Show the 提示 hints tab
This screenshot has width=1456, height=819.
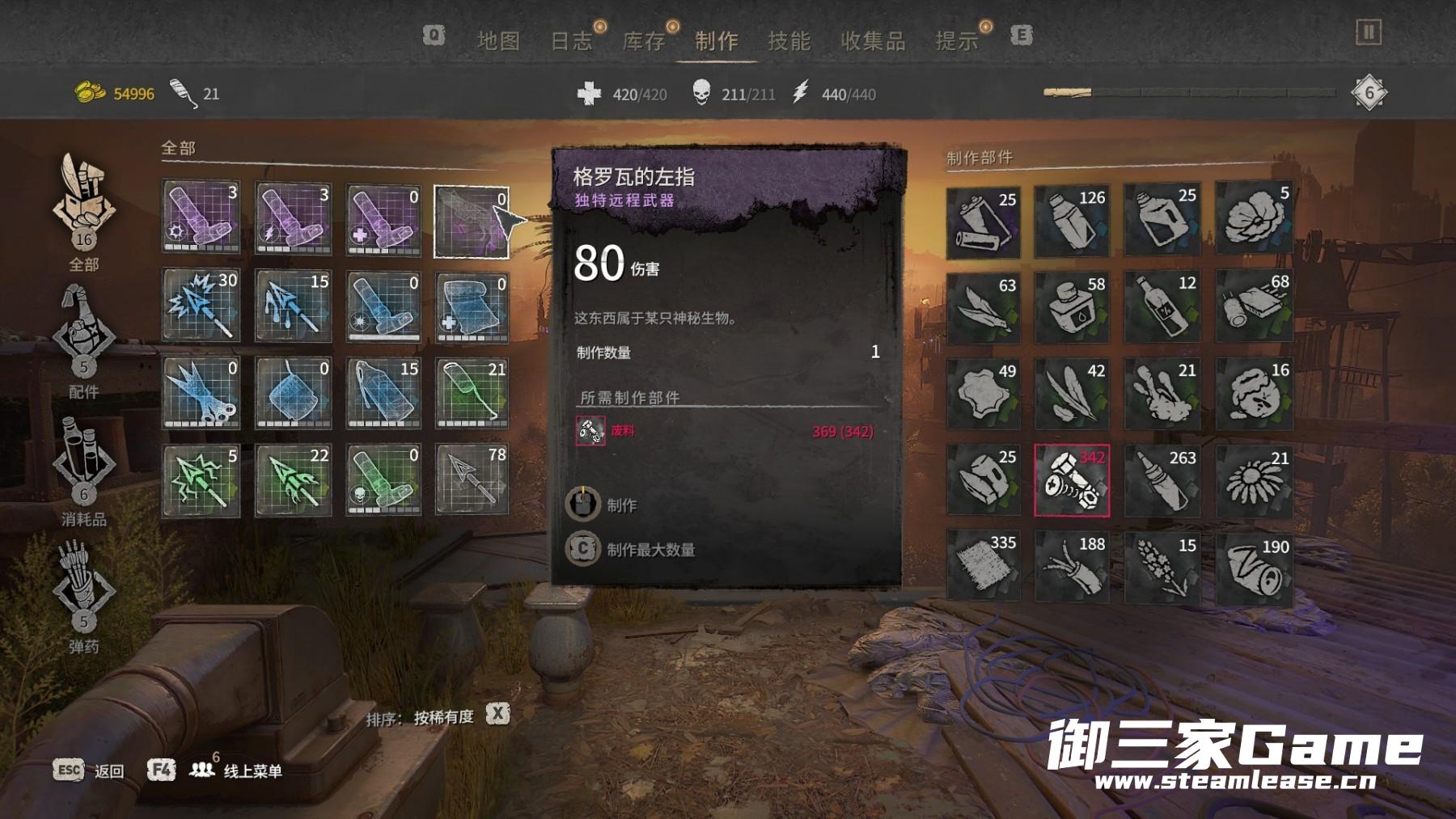pyautogui.click(x=957, y=40)
